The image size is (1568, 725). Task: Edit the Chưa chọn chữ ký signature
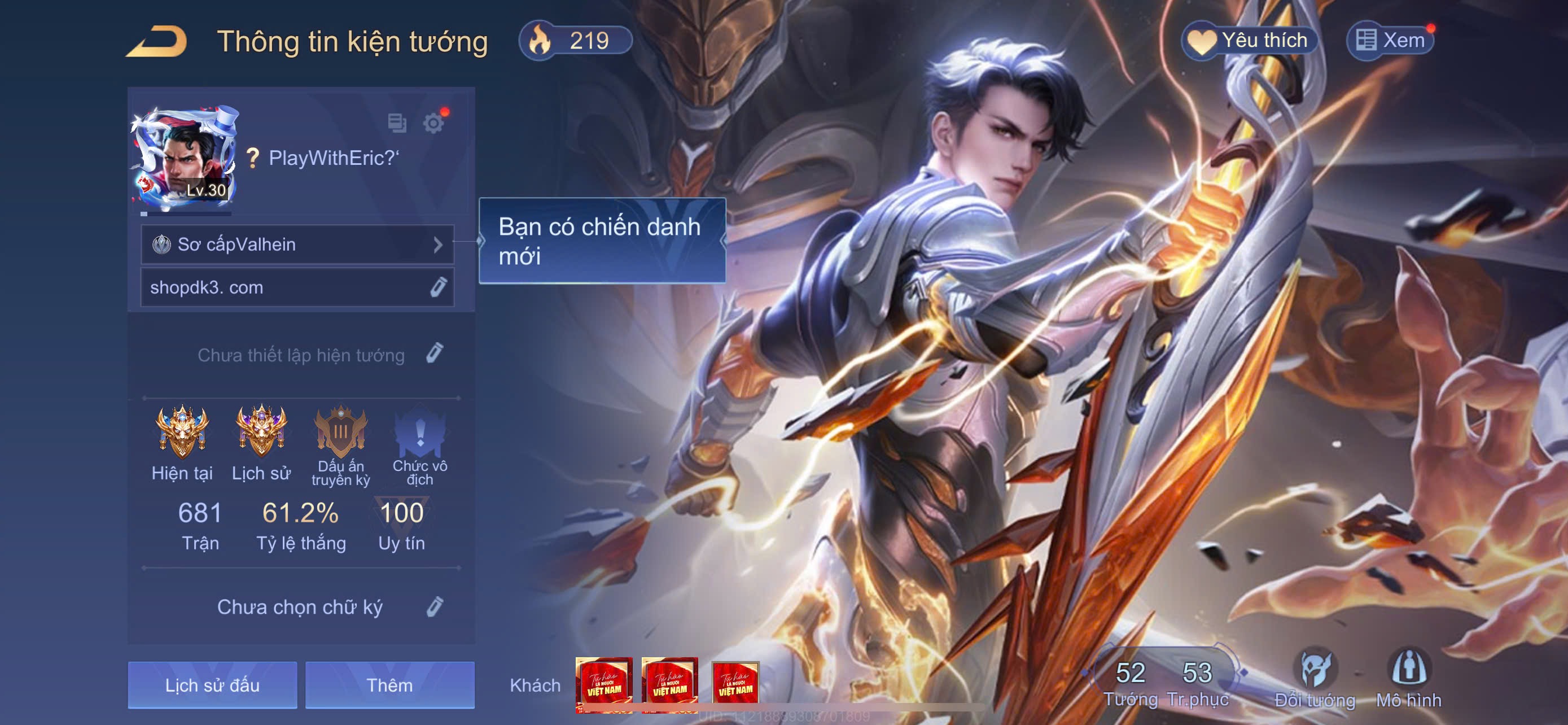(x=435, y=607)
